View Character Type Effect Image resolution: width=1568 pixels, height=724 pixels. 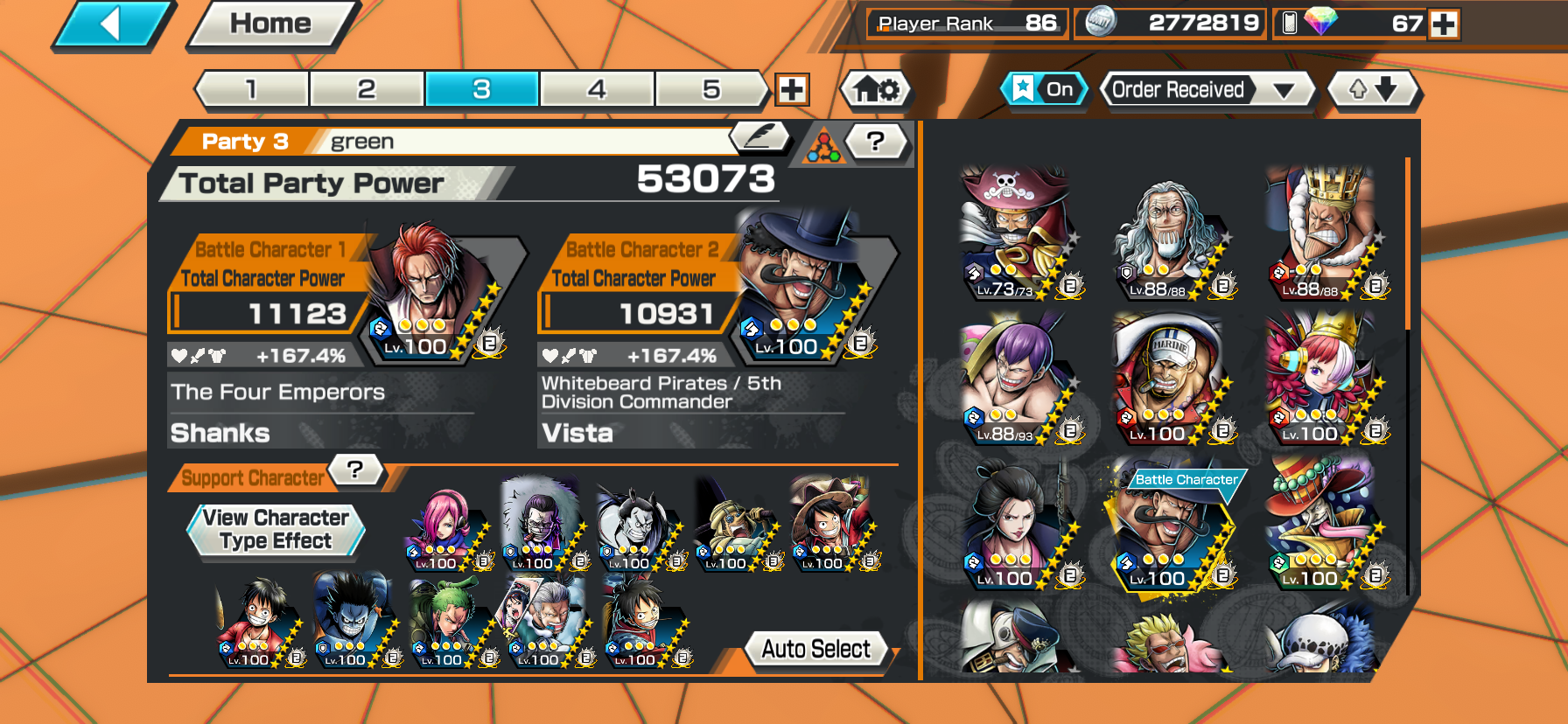coord(276,530)
